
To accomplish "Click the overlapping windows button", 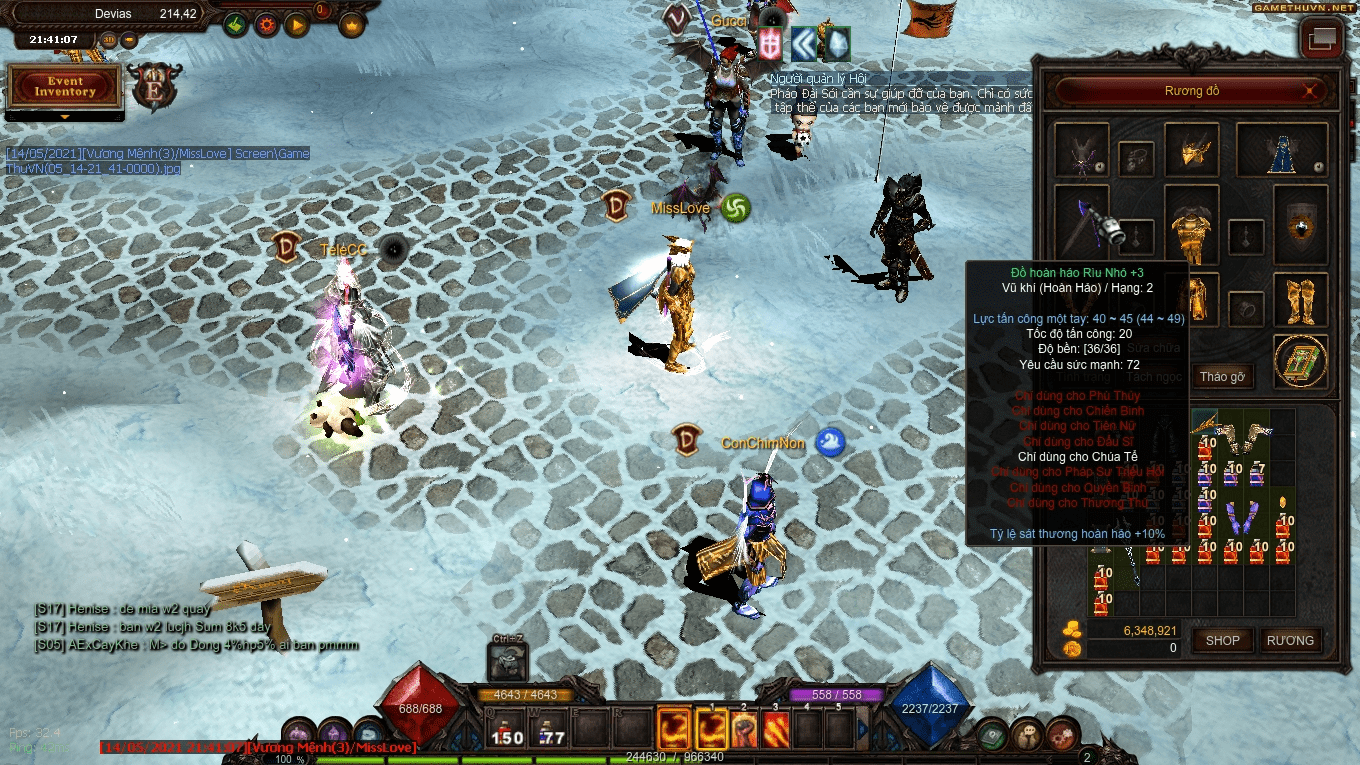I will click(x=1321, y=40).
